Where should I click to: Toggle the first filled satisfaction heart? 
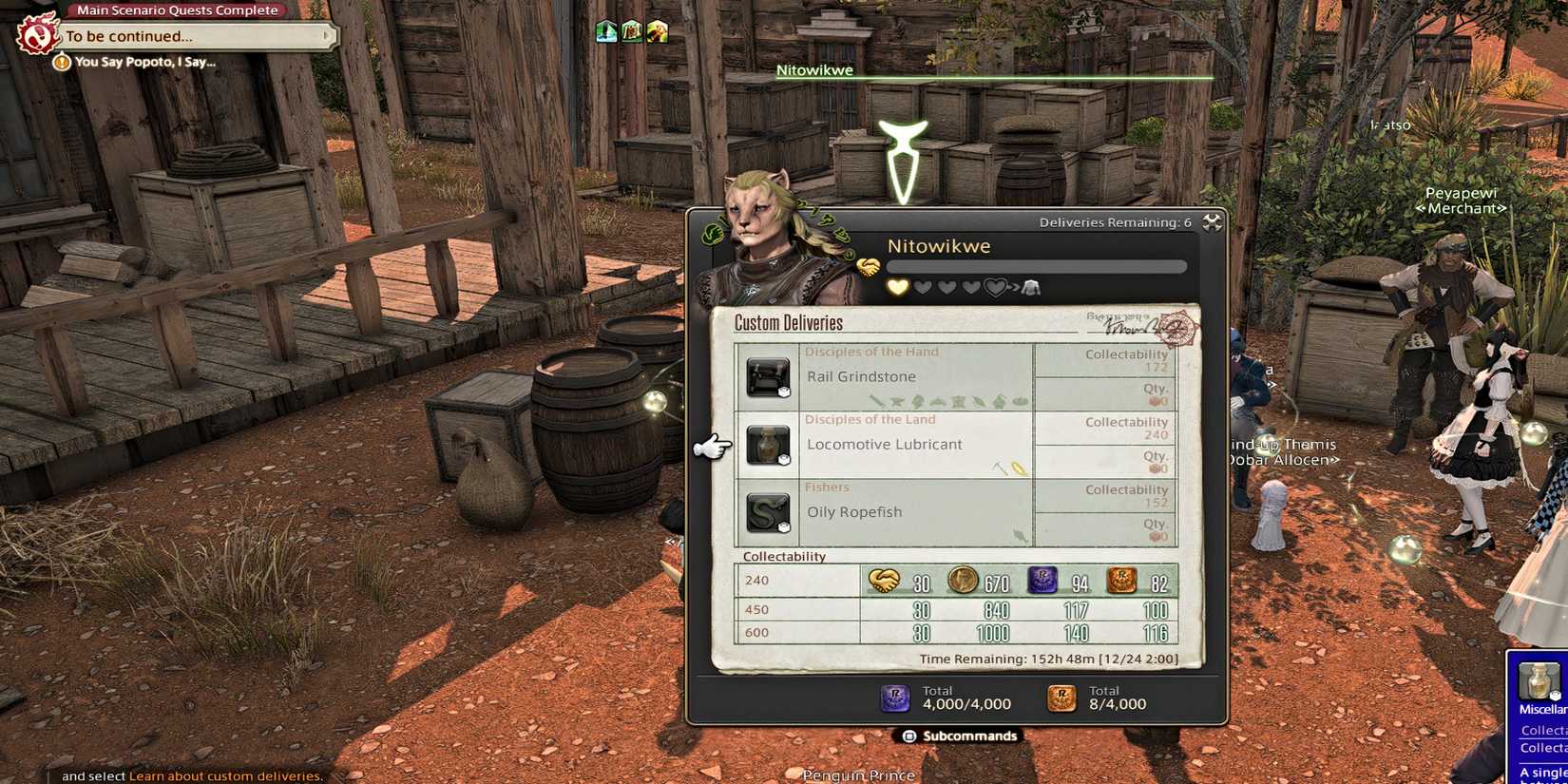[x=898, y=287]
